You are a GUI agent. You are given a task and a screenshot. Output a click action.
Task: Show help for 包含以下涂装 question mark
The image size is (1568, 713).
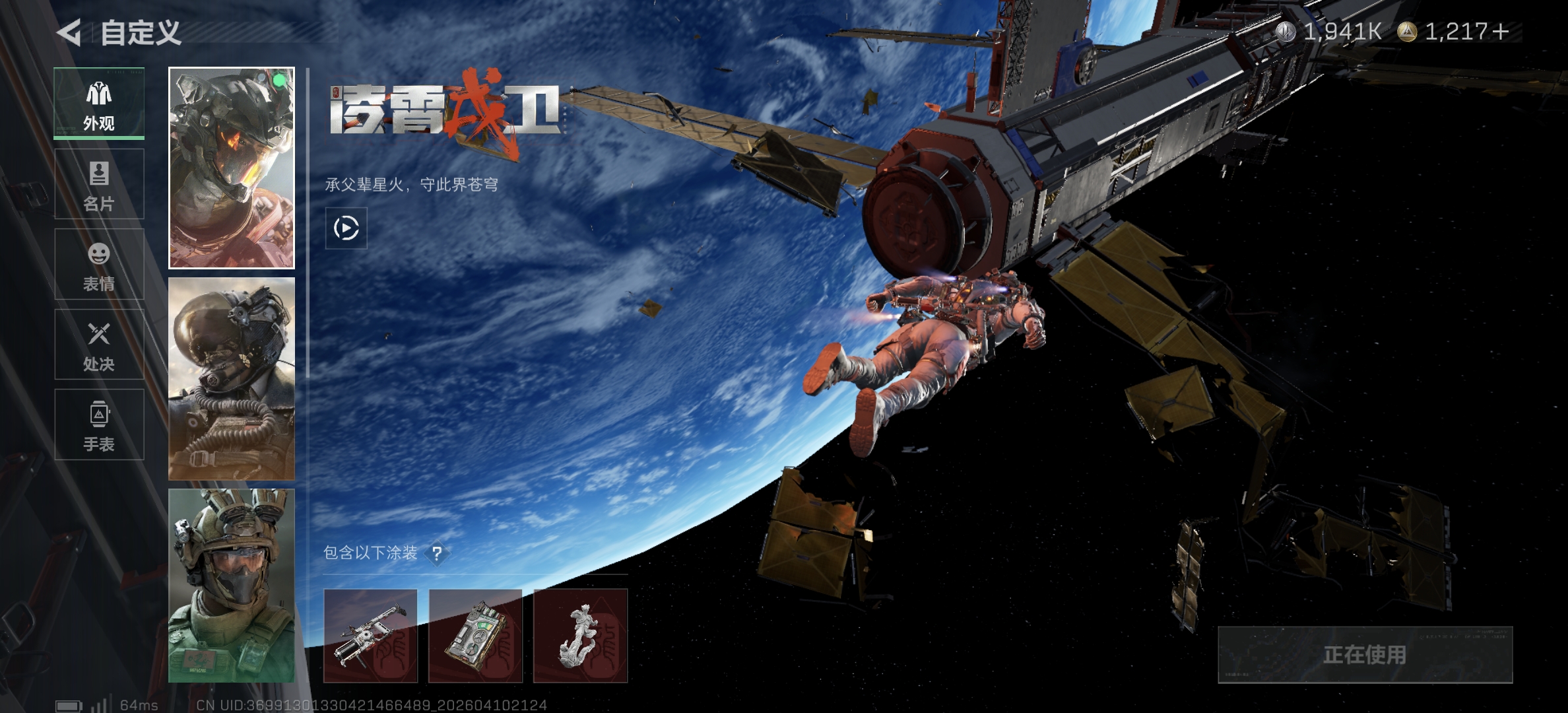(436, 553)
